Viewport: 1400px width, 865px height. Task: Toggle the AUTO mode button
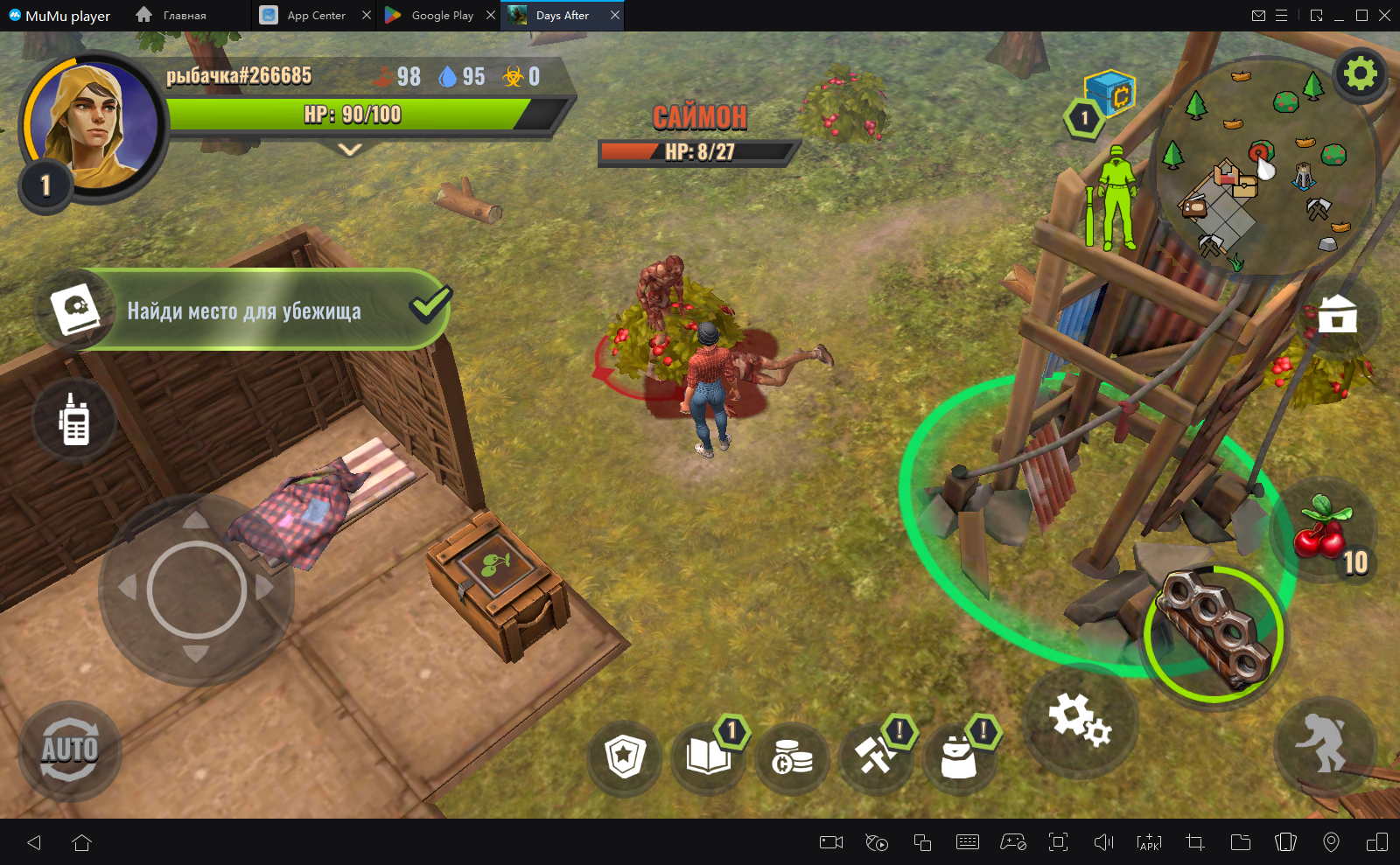click(70, 750)
